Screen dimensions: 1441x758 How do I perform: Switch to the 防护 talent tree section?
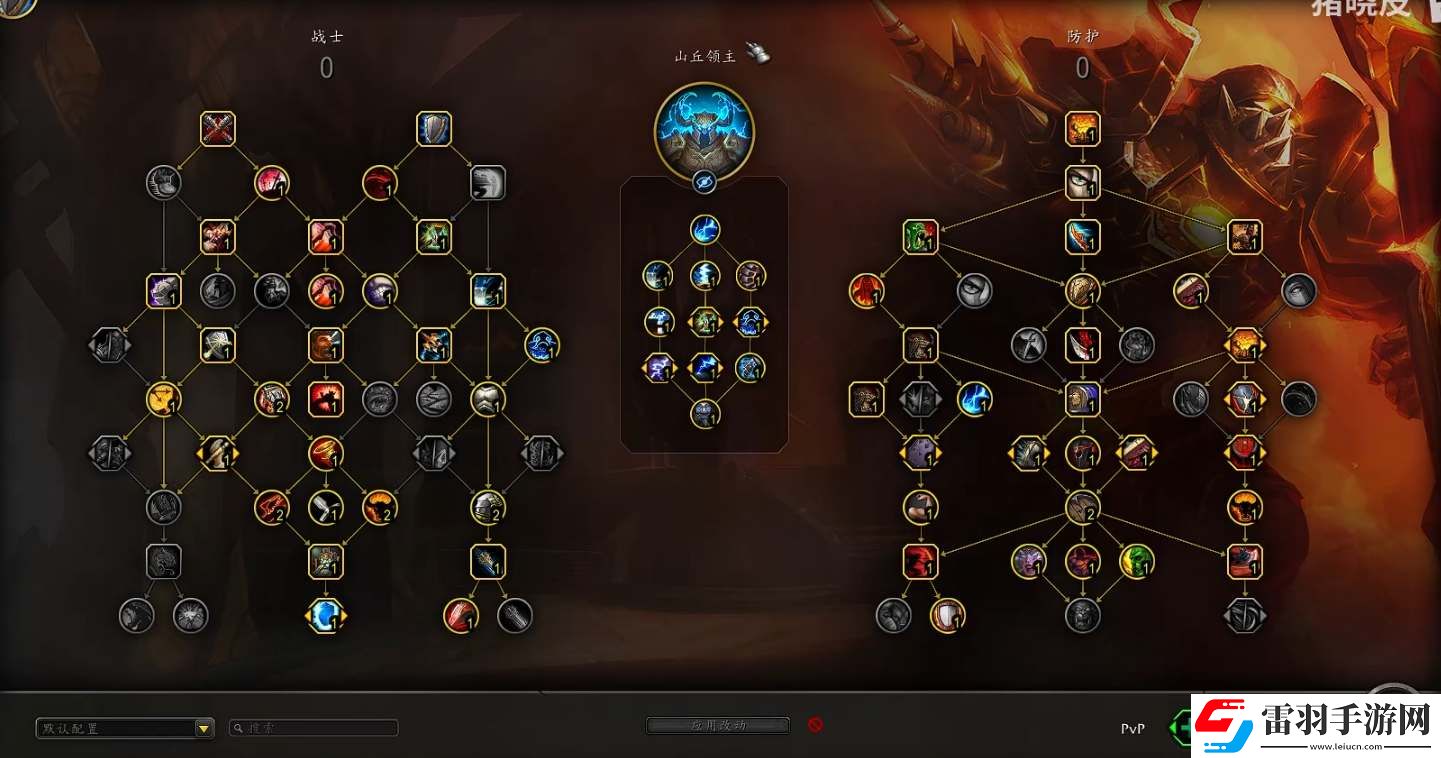(1082, 36)
